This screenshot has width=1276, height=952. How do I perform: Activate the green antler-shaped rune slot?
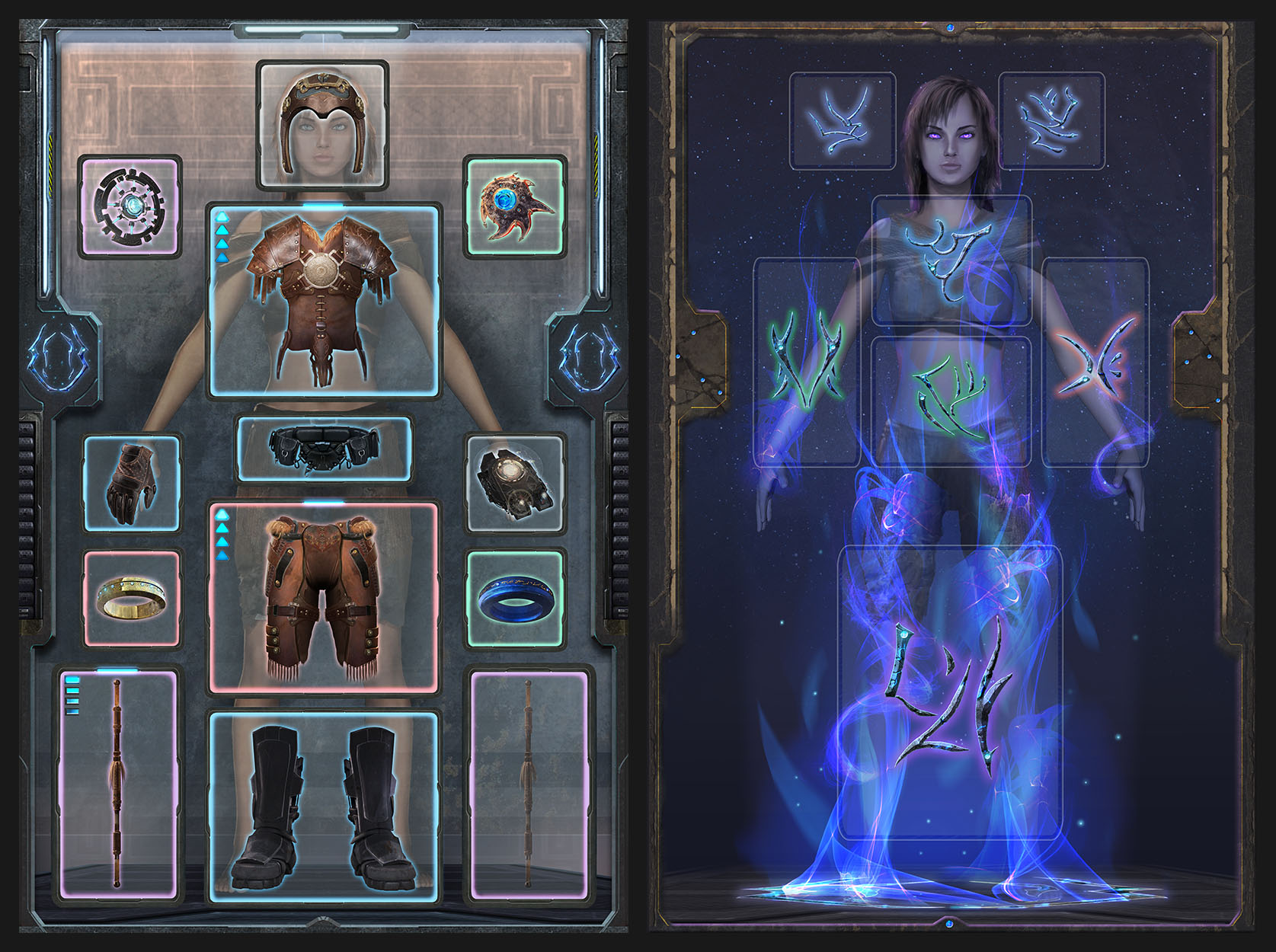tap(806, 362)
